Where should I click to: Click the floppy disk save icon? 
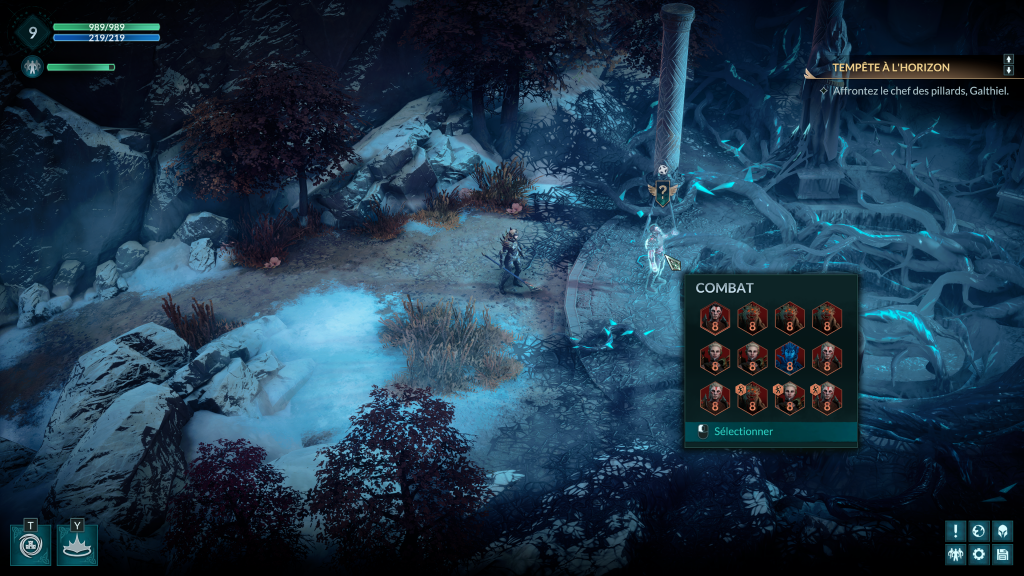coord(1002,554)
